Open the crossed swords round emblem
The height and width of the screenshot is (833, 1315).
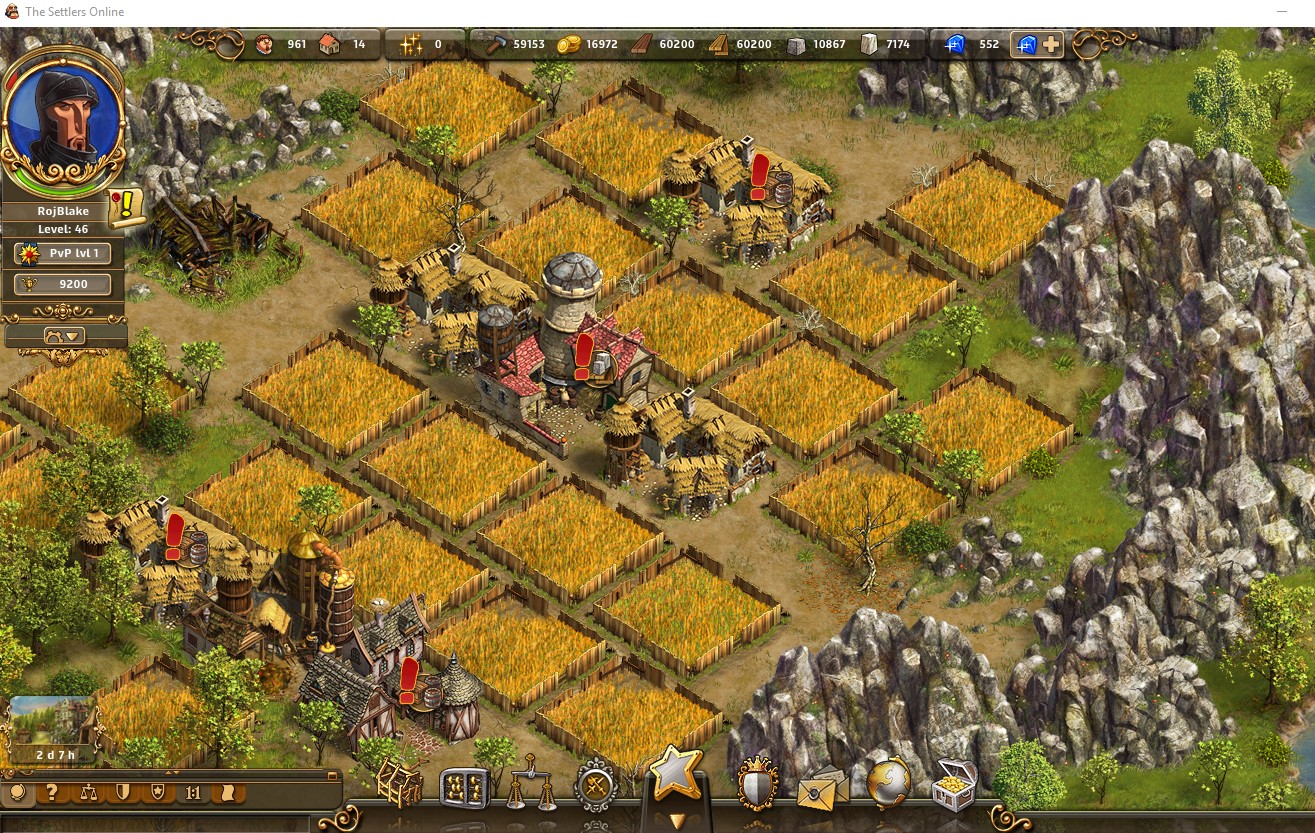pyautogui.click(x=598, y=786)
